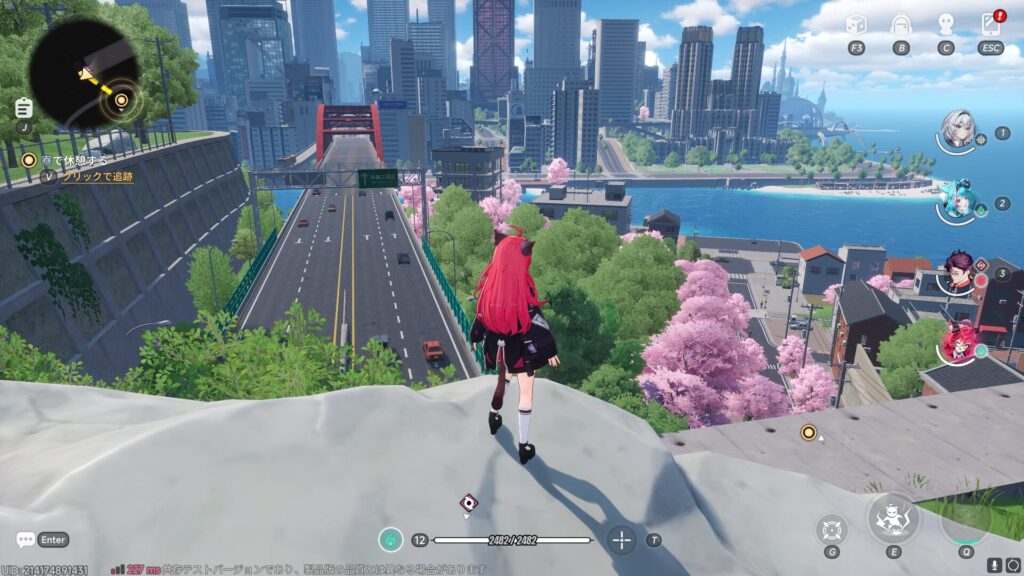The height and width of the screenshot is (576, 1024).
Task: Open the dice cube menu icon
Action: point(856,25)
